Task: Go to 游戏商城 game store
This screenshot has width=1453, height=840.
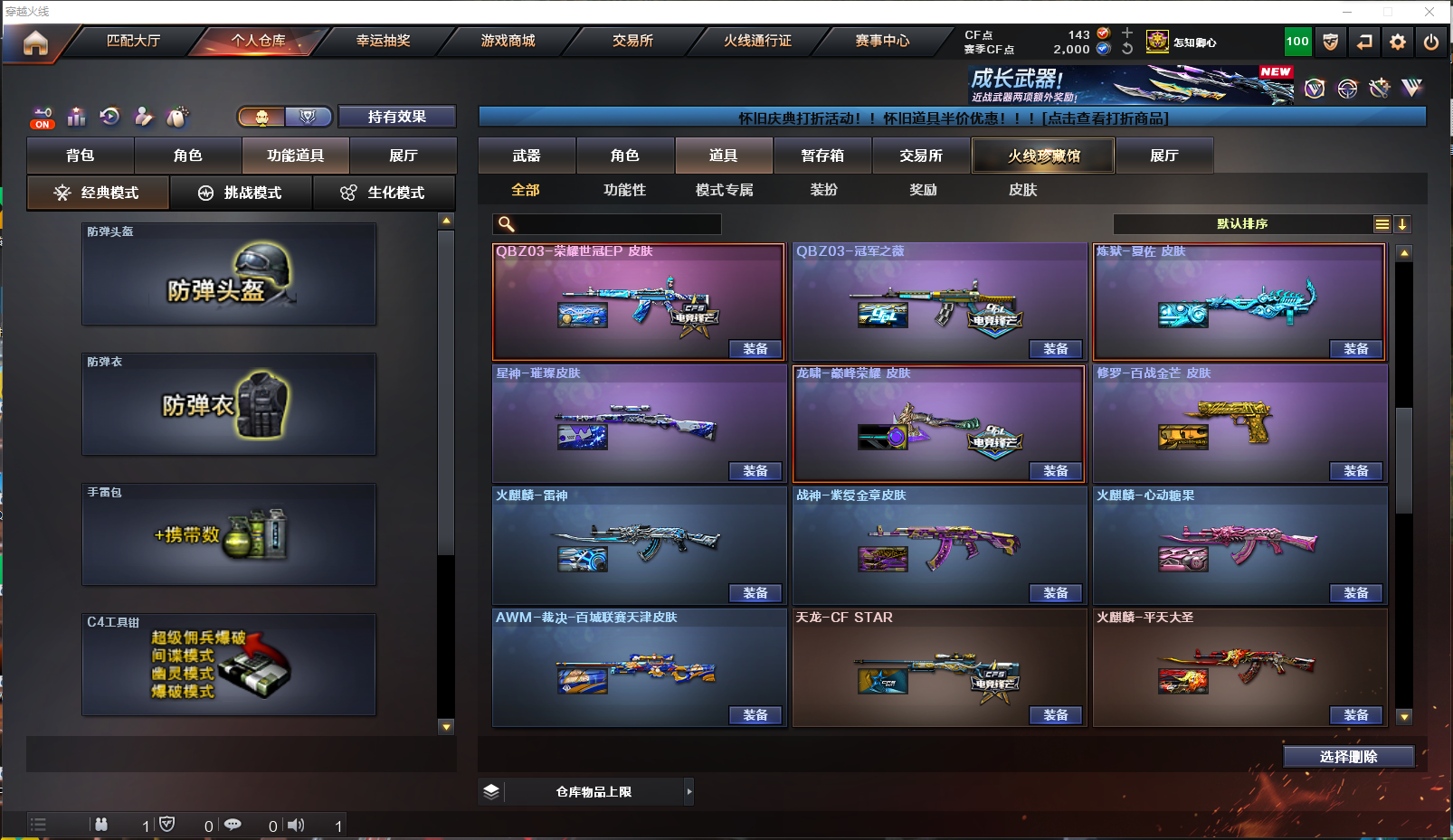Action: click(508, 41)
